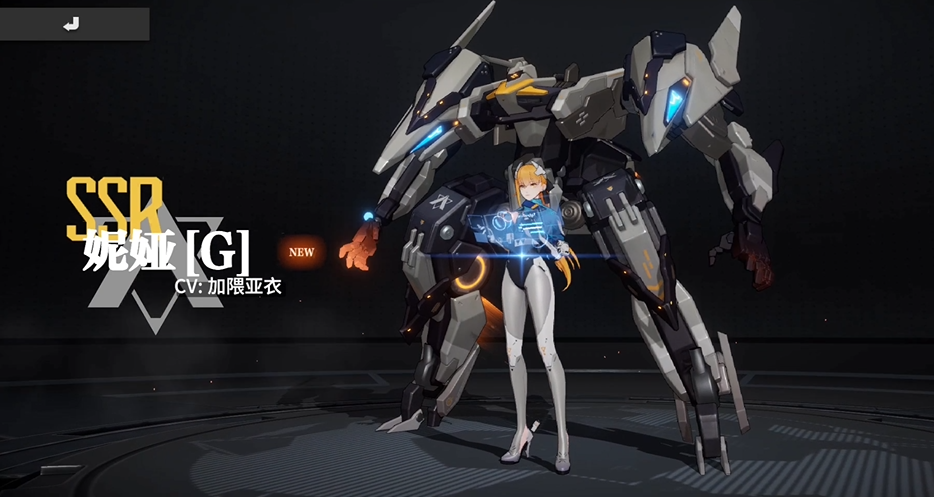934x497 pixels.
Task: Click the back arrow button
Action: click(72, 24)
